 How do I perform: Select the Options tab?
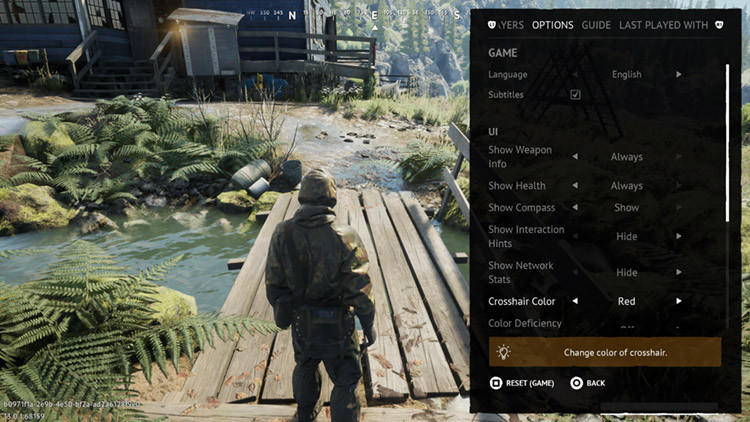point(553,25)
